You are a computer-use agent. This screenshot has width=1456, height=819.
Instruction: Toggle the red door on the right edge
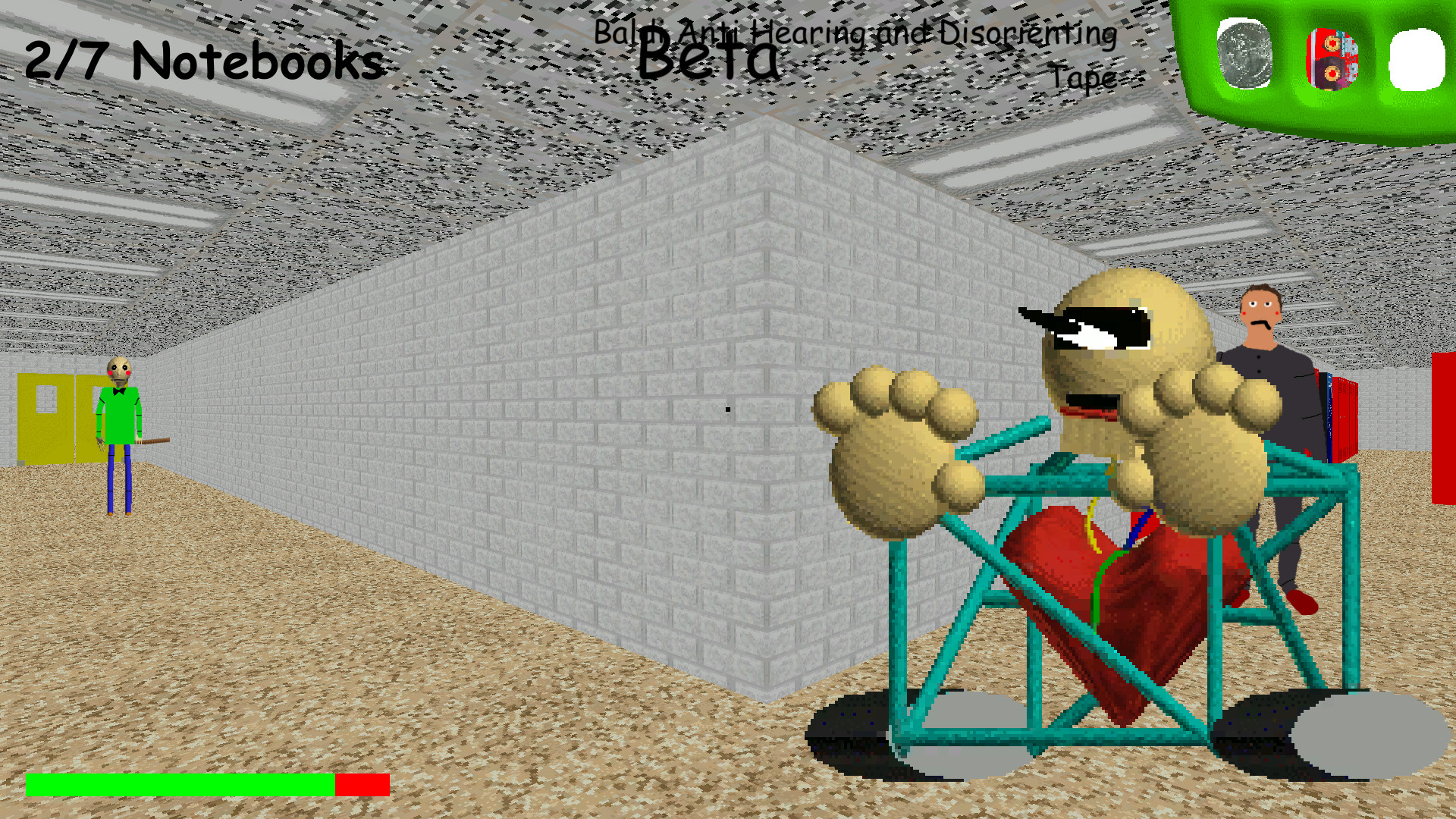tap(1445, 425)
